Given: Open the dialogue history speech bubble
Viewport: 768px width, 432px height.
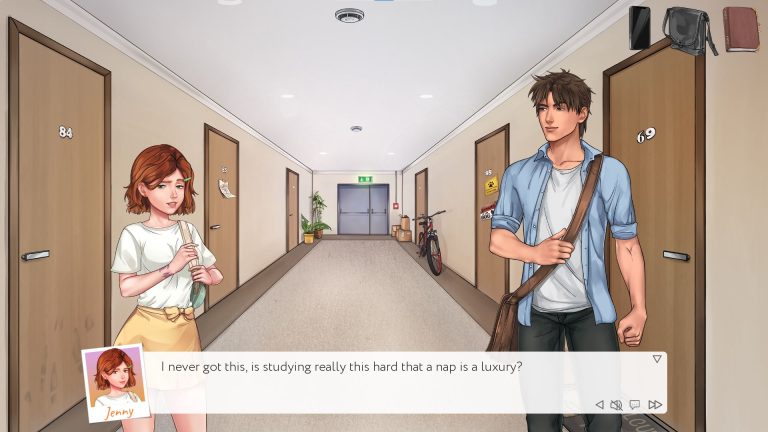Looking at the screenshot, I should coord(635,405).
